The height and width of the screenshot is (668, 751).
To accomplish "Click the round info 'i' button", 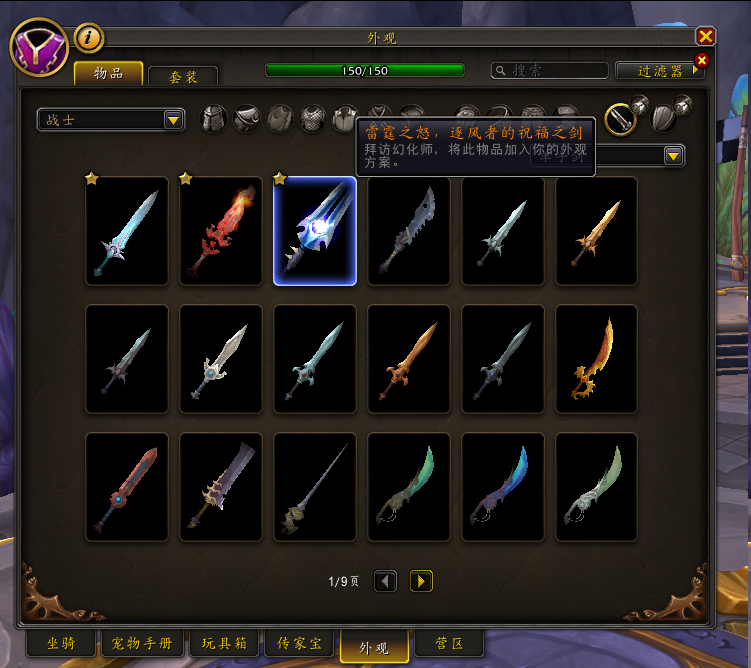I will (90, 37).
